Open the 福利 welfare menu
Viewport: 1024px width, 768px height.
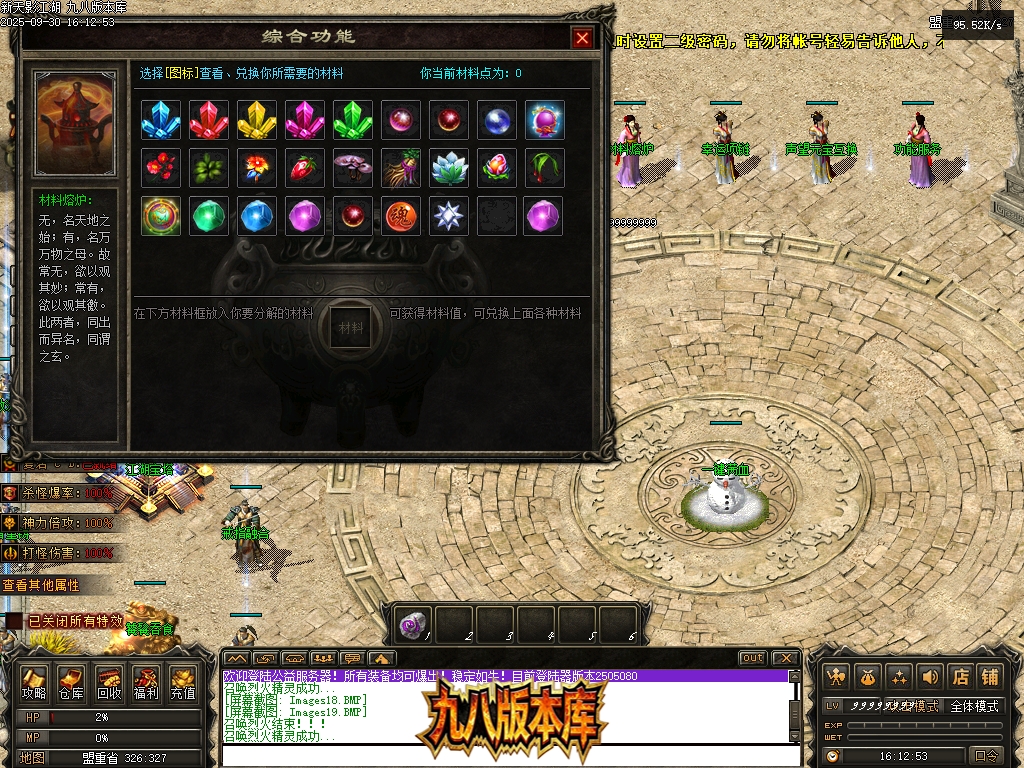point(146,683)
